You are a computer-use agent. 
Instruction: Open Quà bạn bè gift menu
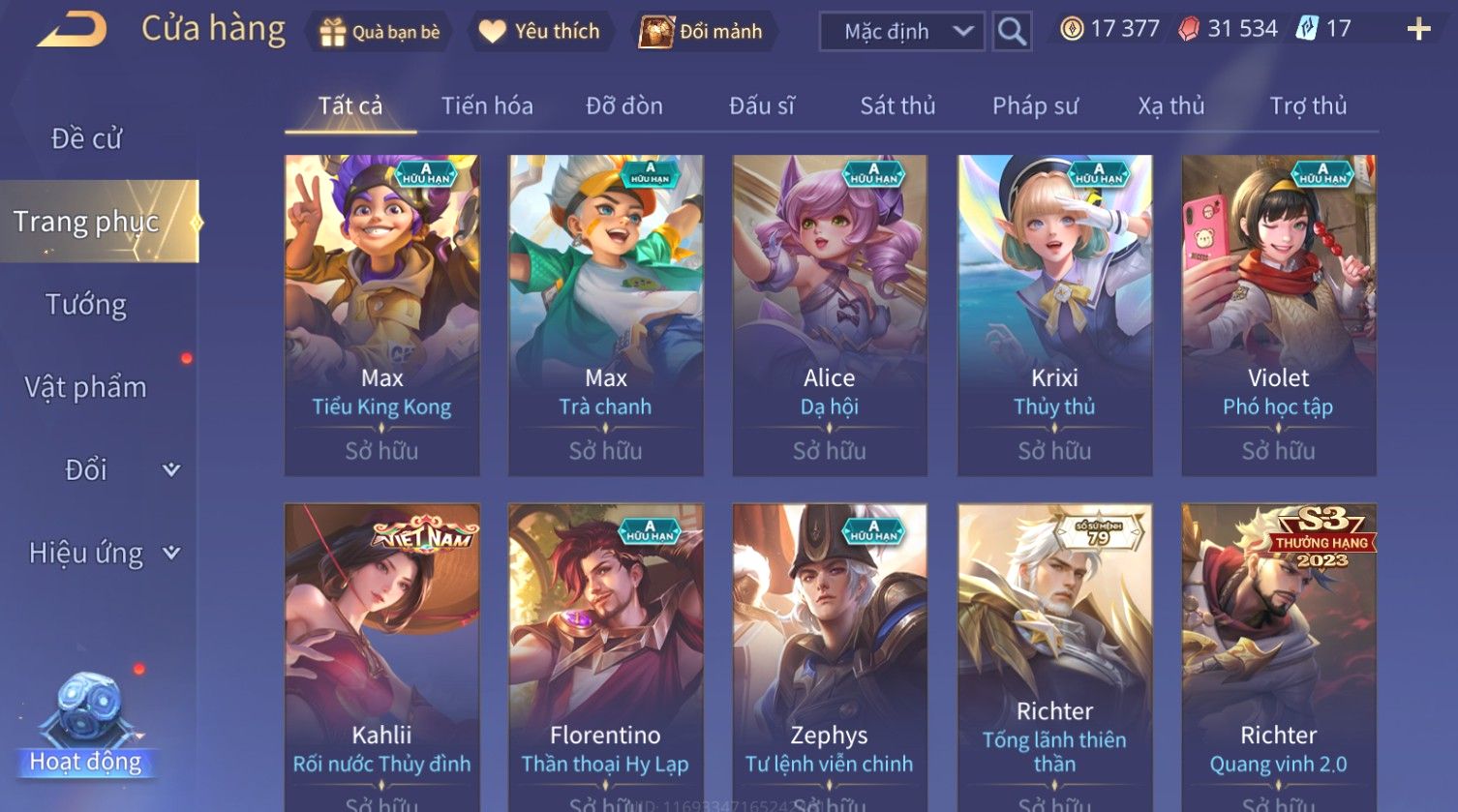point(380,32)
